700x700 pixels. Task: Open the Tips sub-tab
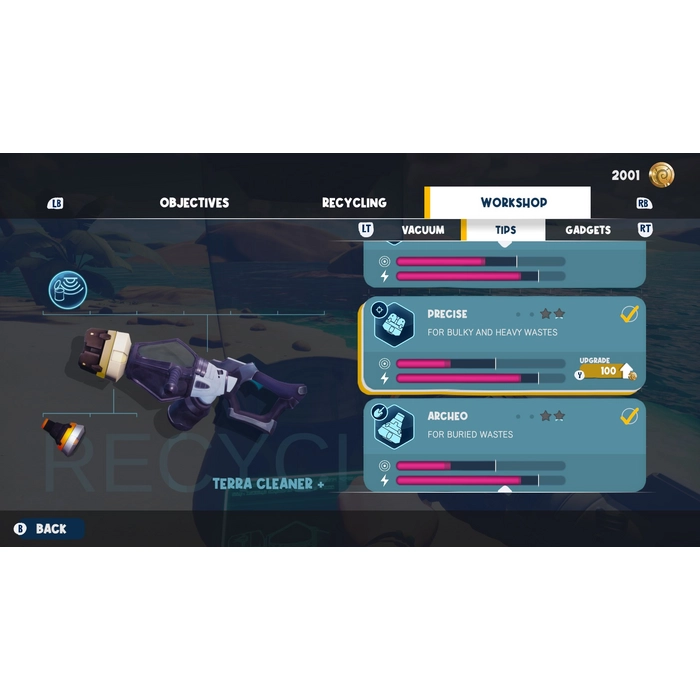click(505, 230)
